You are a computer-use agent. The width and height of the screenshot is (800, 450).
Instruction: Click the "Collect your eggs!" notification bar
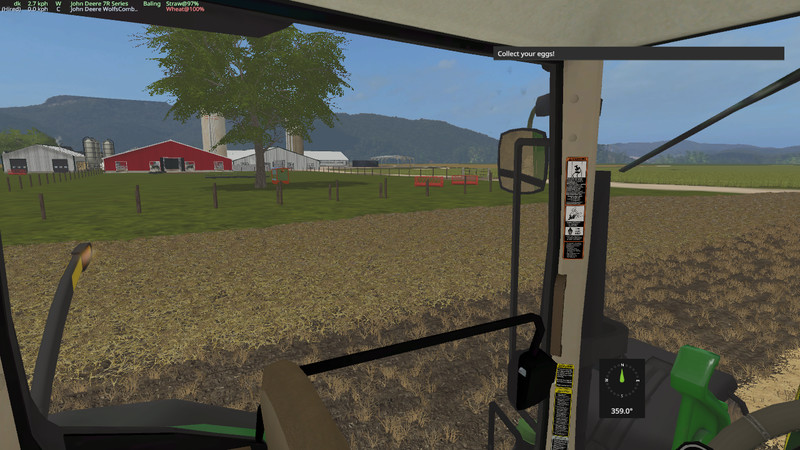click(638, 53)
